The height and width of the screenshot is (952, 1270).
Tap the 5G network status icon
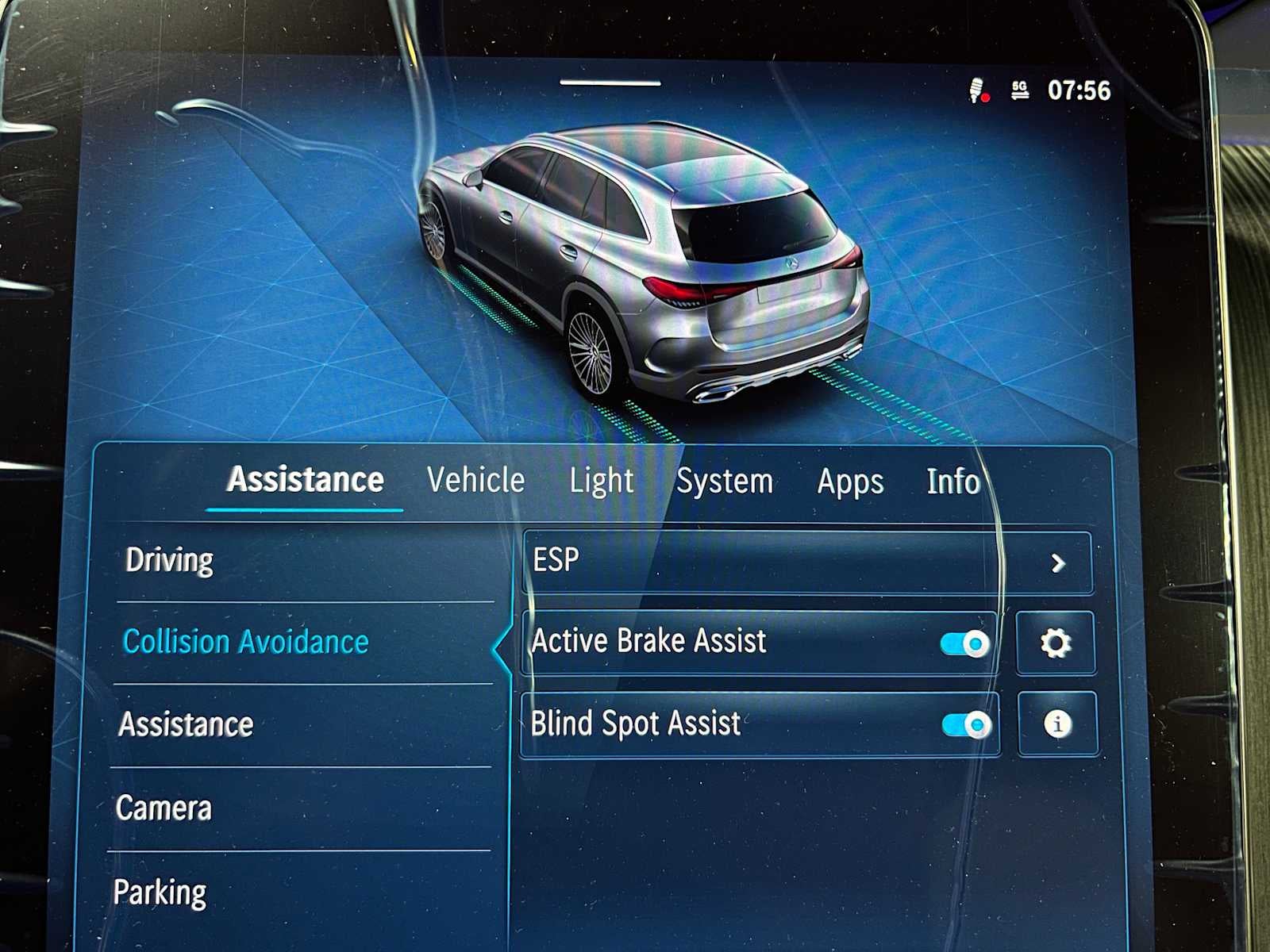pyautogui.click(x=1020, y=91)
